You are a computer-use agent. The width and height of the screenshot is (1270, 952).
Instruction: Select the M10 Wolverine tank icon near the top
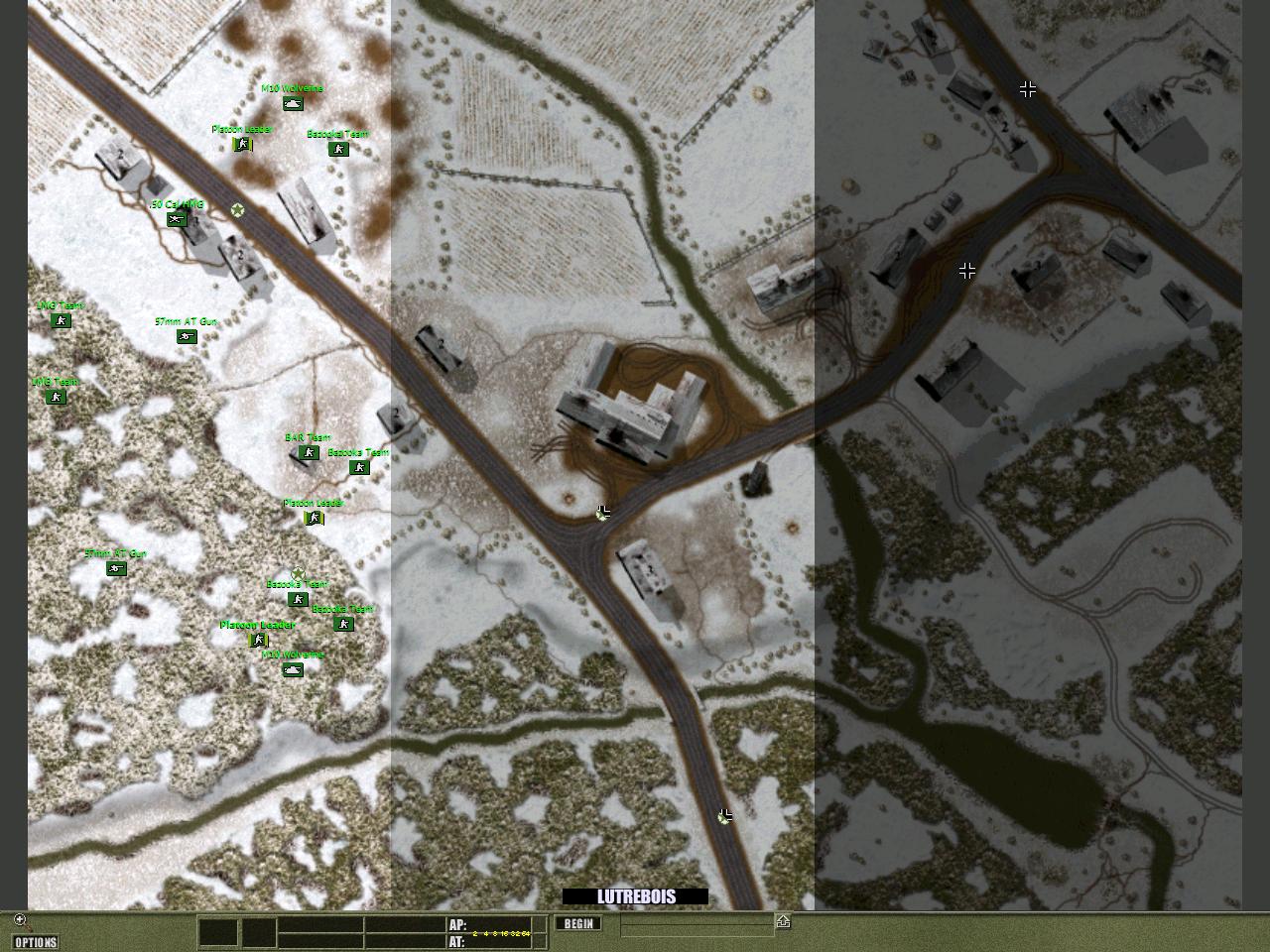click(293, 104)
